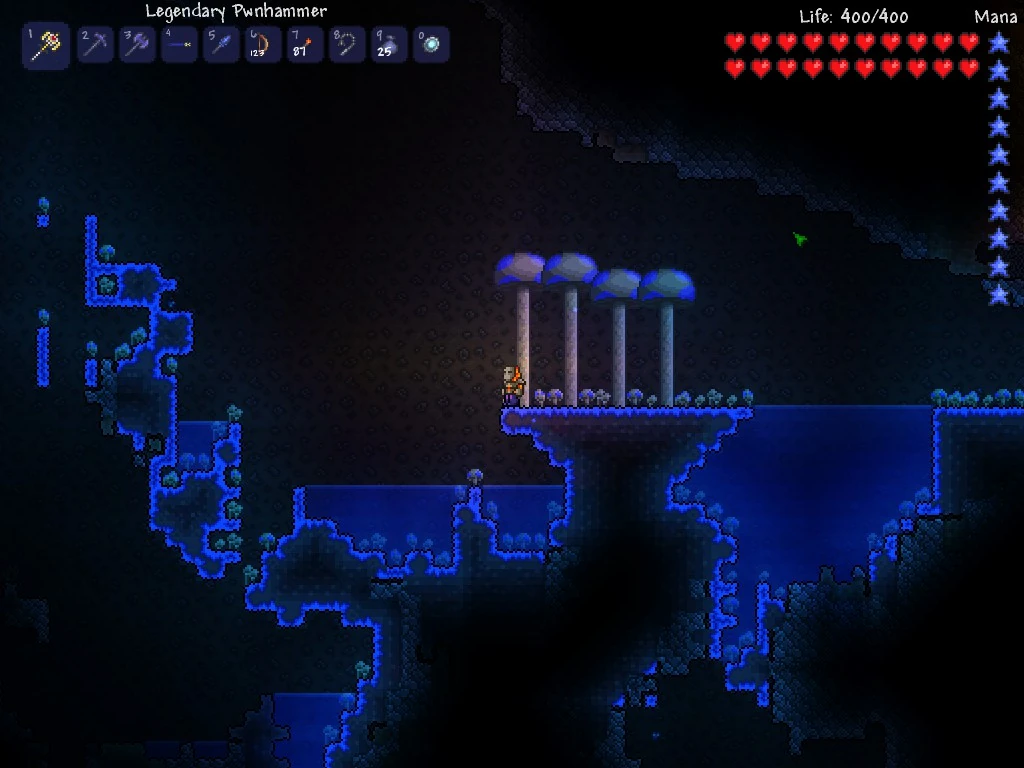Viewport: 1024px width, 768px height.
Task: Choose the torch stack of 87
Action: (x=306, y=45)
